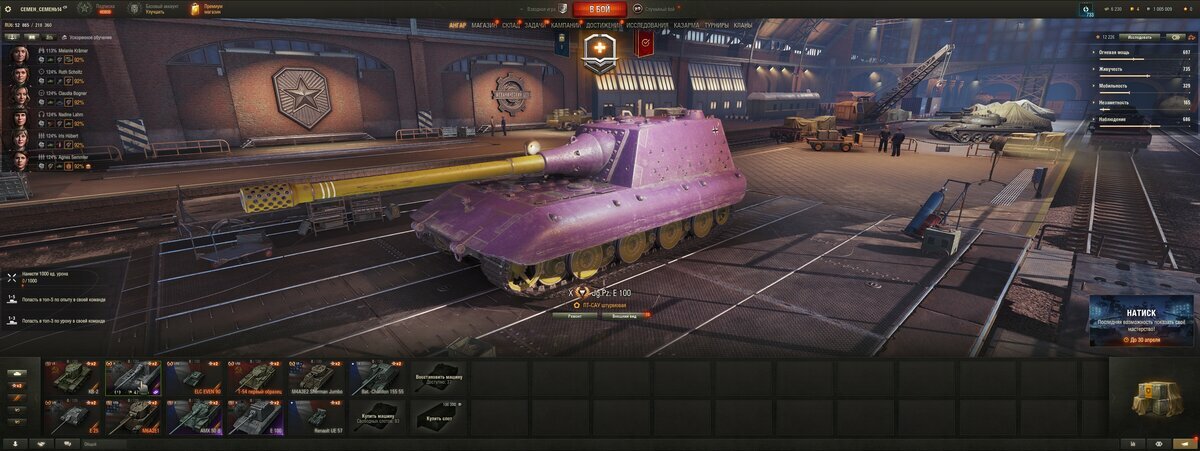Go to the Кампании tab

[565, 23]
